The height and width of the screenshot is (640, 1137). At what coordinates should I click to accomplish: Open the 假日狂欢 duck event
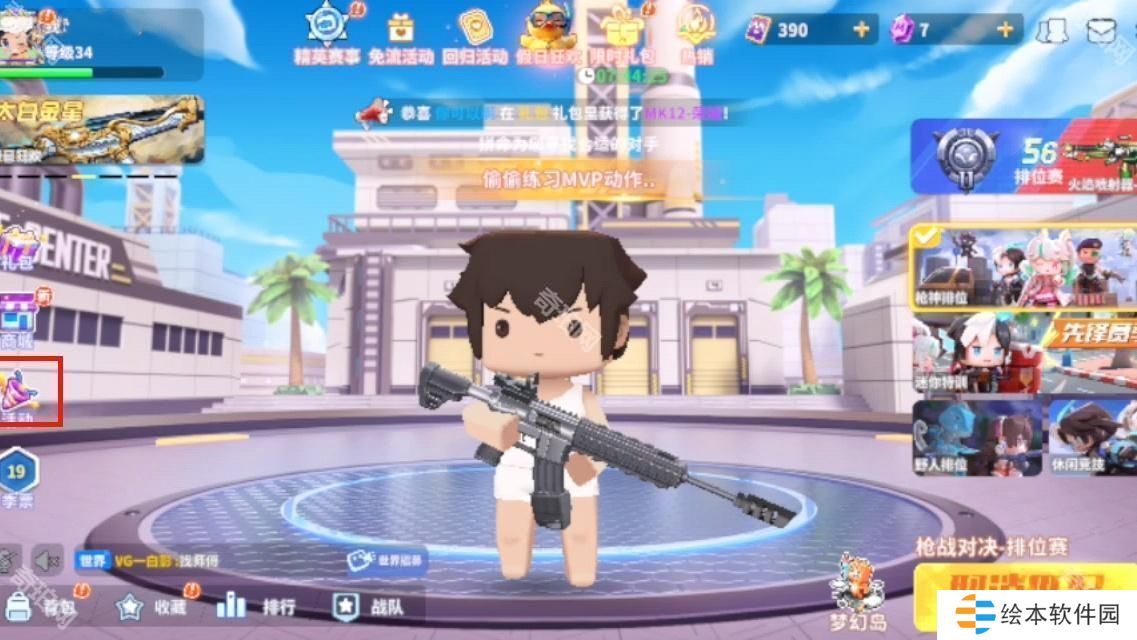coord(549,32)
